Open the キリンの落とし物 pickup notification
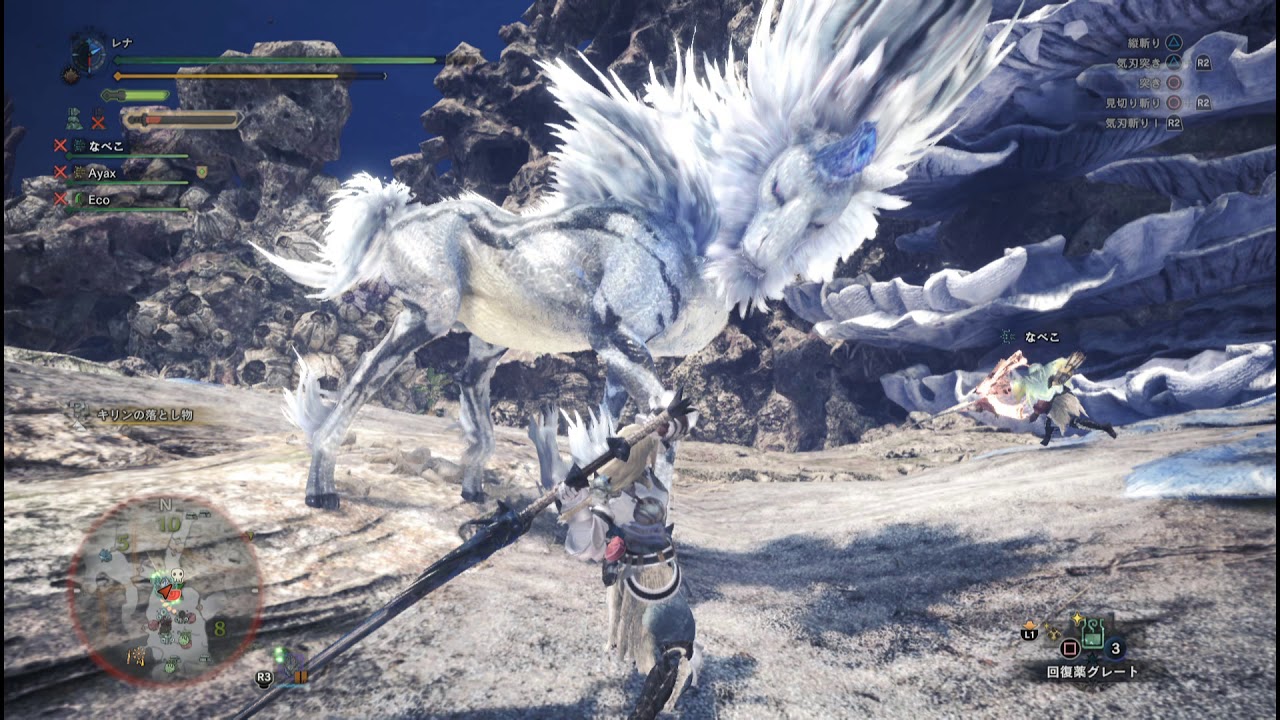The height and width of the screenshot is (720, 1280). coord(144,414)
